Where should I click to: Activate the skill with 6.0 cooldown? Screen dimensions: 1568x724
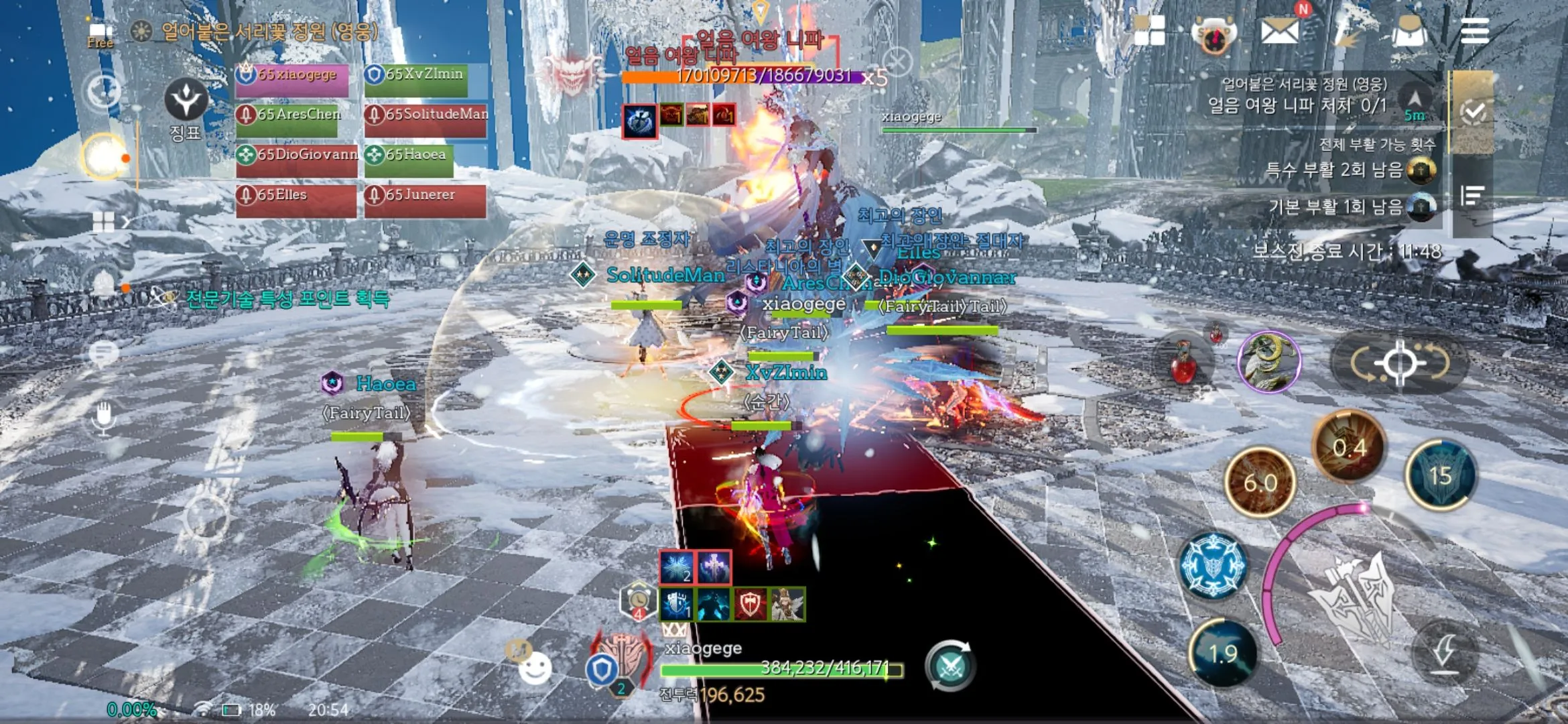pos(1260,482)
